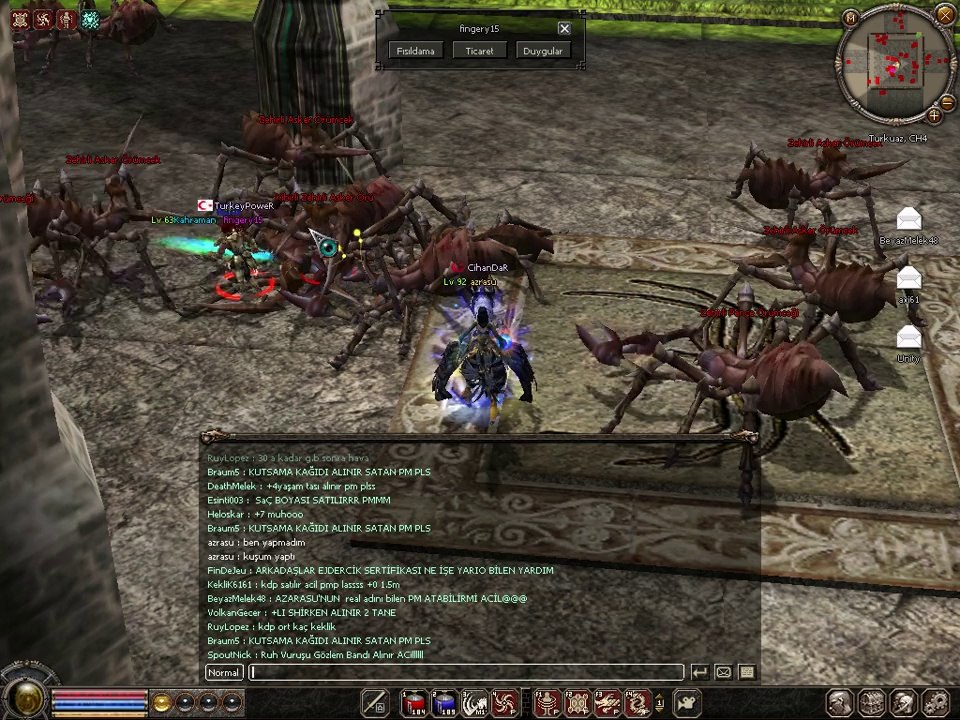Open the system settings gear
The width and height of the screenshot is (960, 720).
coord(935,702)
